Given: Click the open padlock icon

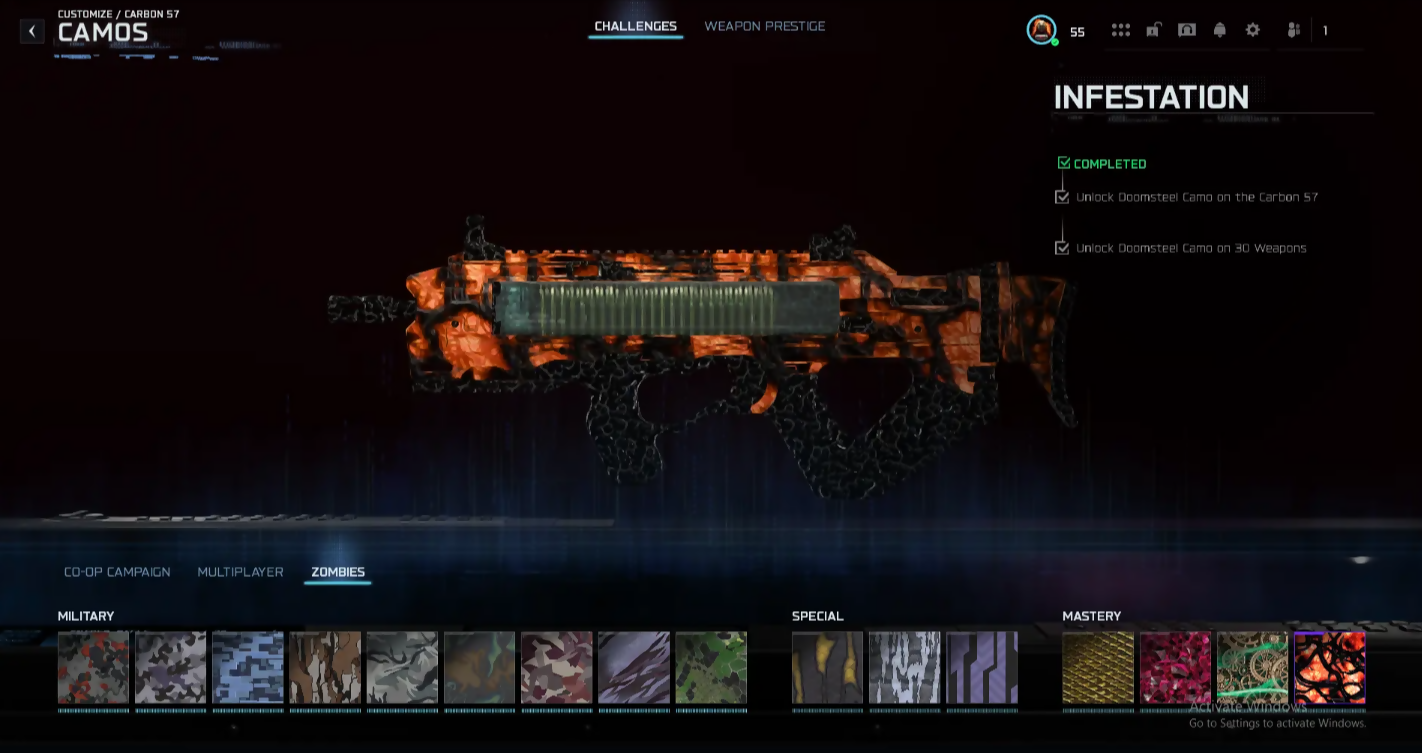Looking at the screenshot, I should point(1153,30).
